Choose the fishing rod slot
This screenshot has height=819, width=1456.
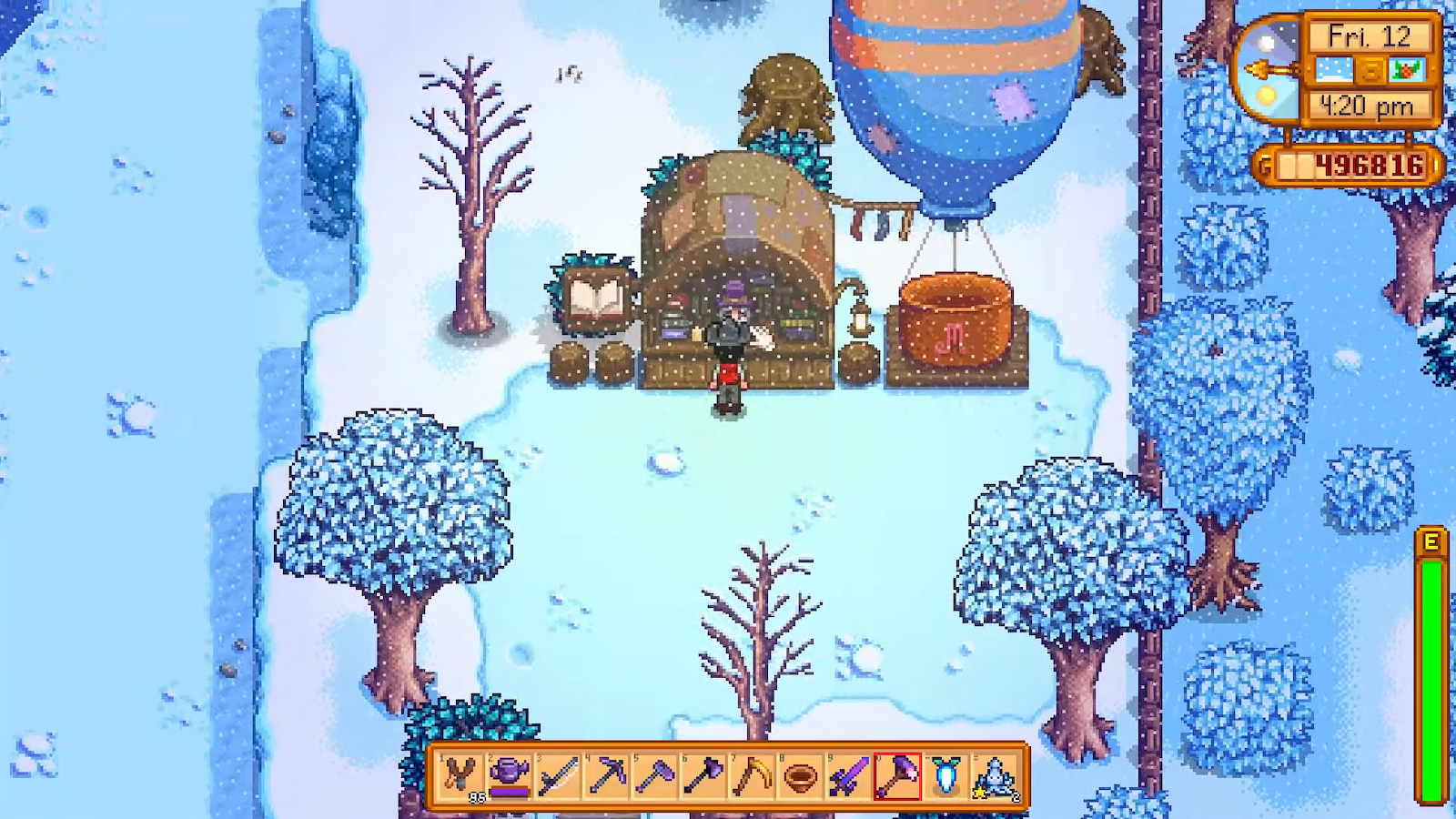[x=558, y=777]
